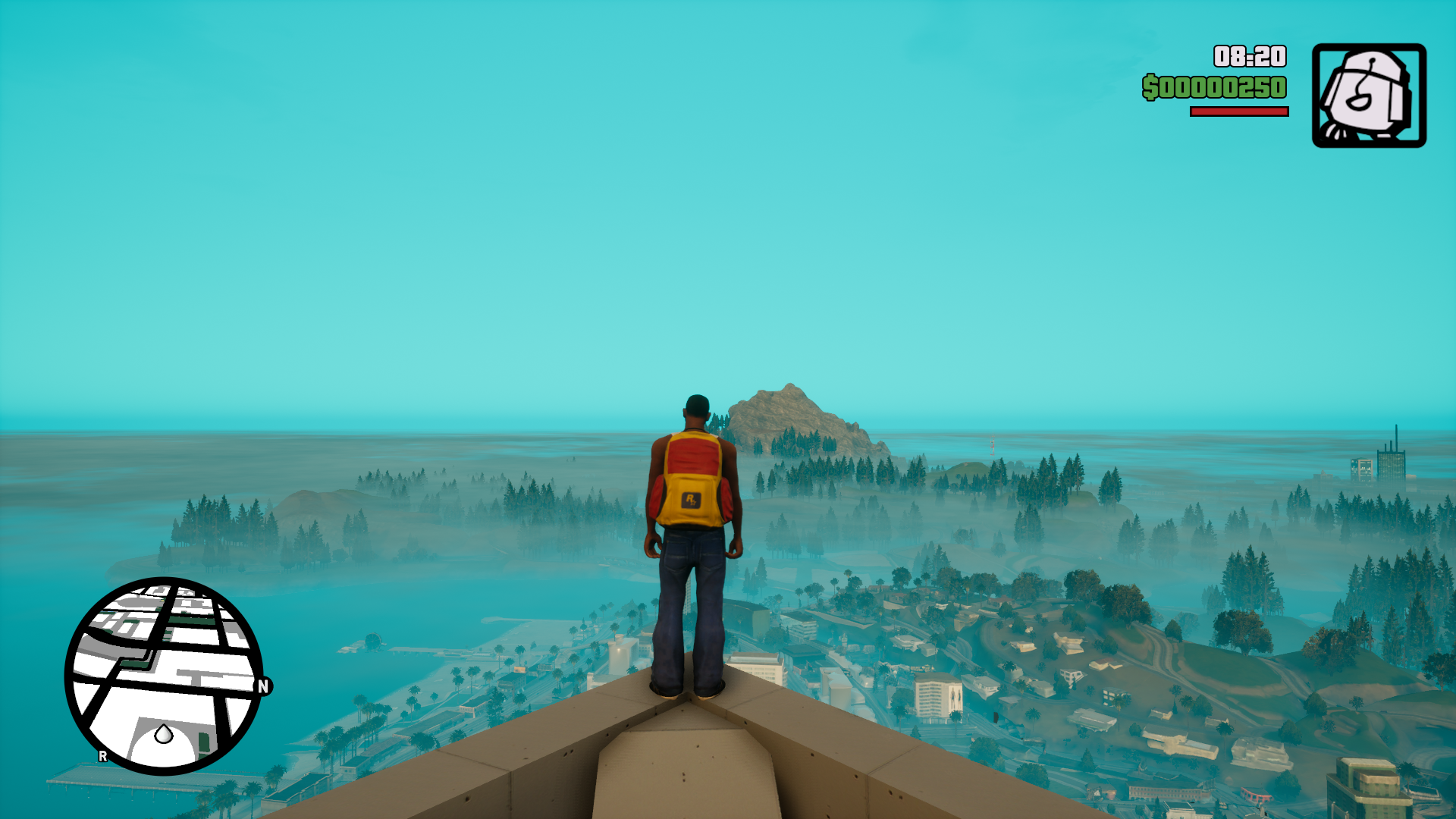Select the fist weapon icon
This screenshot has width=1456, height=819.
point(1369,96)
